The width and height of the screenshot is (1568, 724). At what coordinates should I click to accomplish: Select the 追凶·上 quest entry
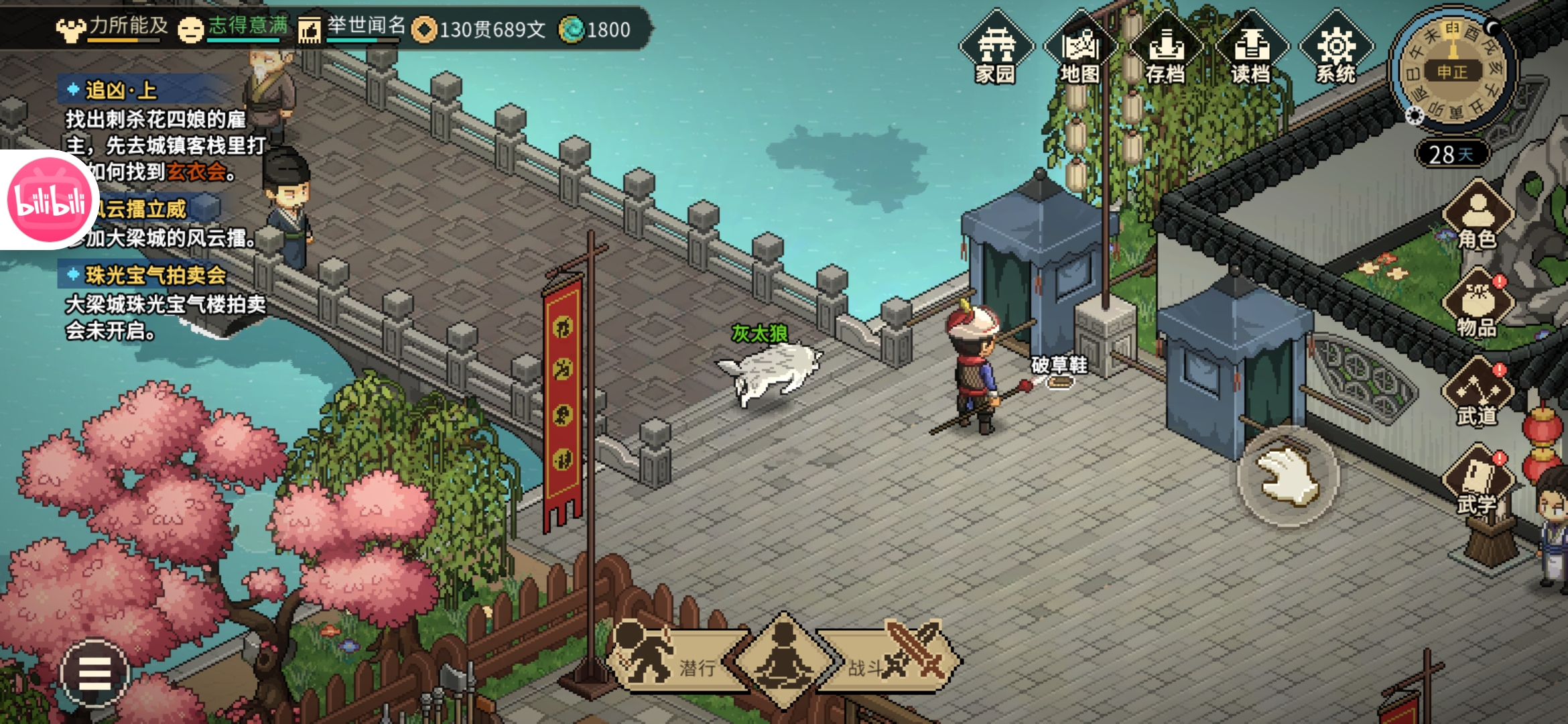tap(121, 90)
